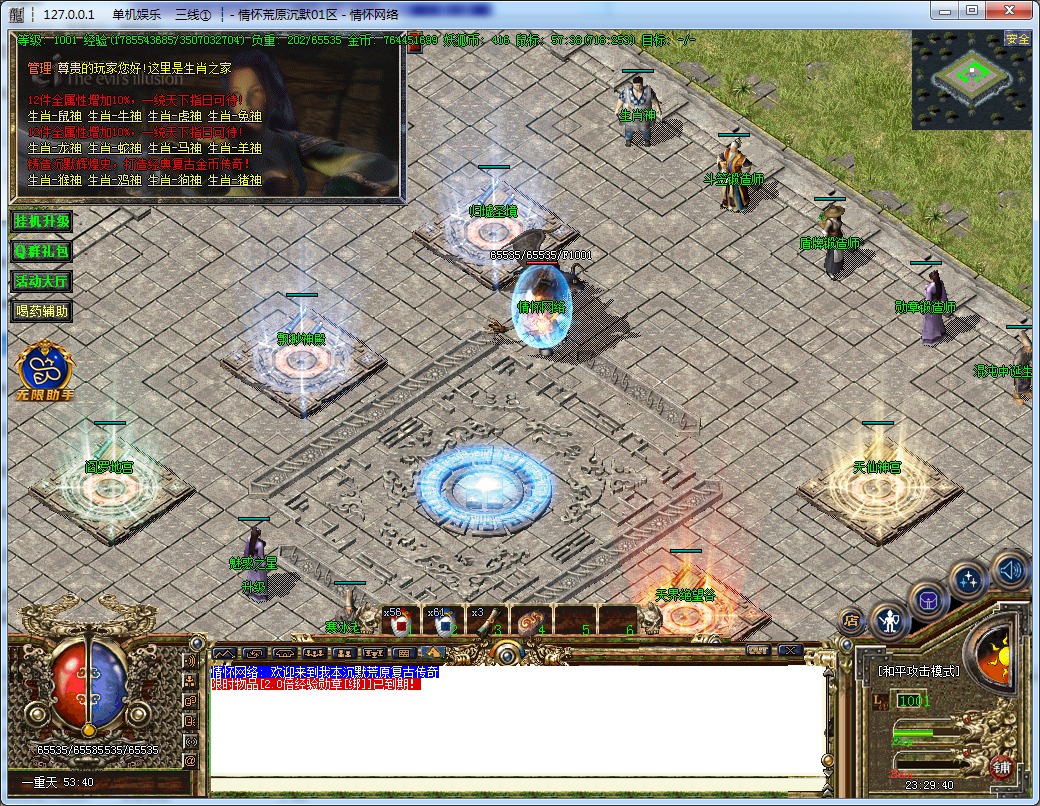Click the 挂机升级 auto-leveling button
The height and width of the screenshot is (806, 1040).
(x=42, y=221)
